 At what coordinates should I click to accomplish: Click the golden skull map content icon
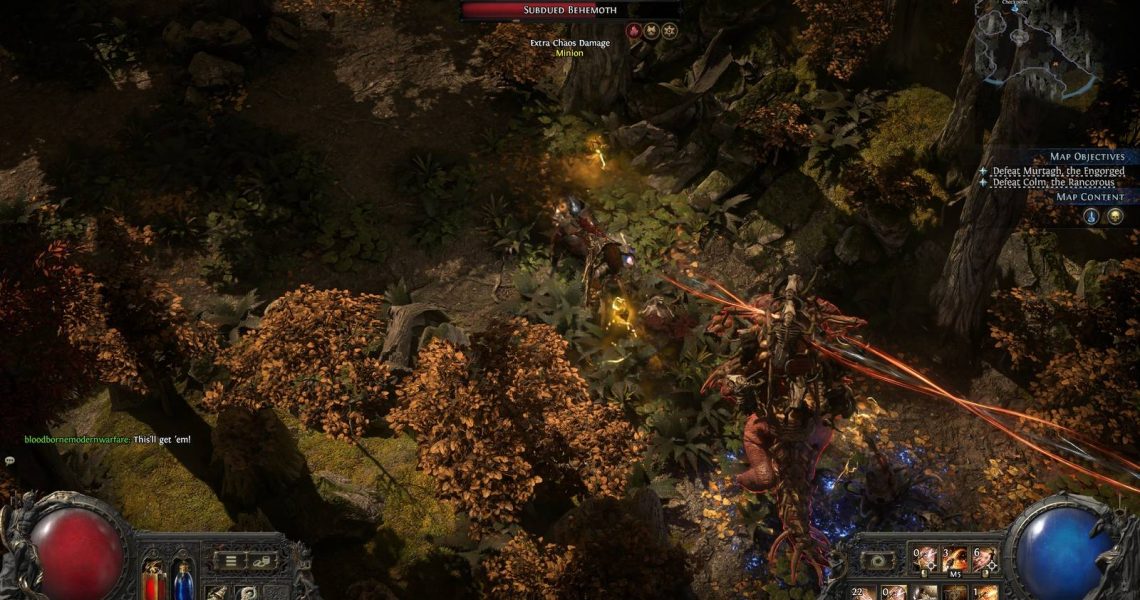coord(1114,215)
